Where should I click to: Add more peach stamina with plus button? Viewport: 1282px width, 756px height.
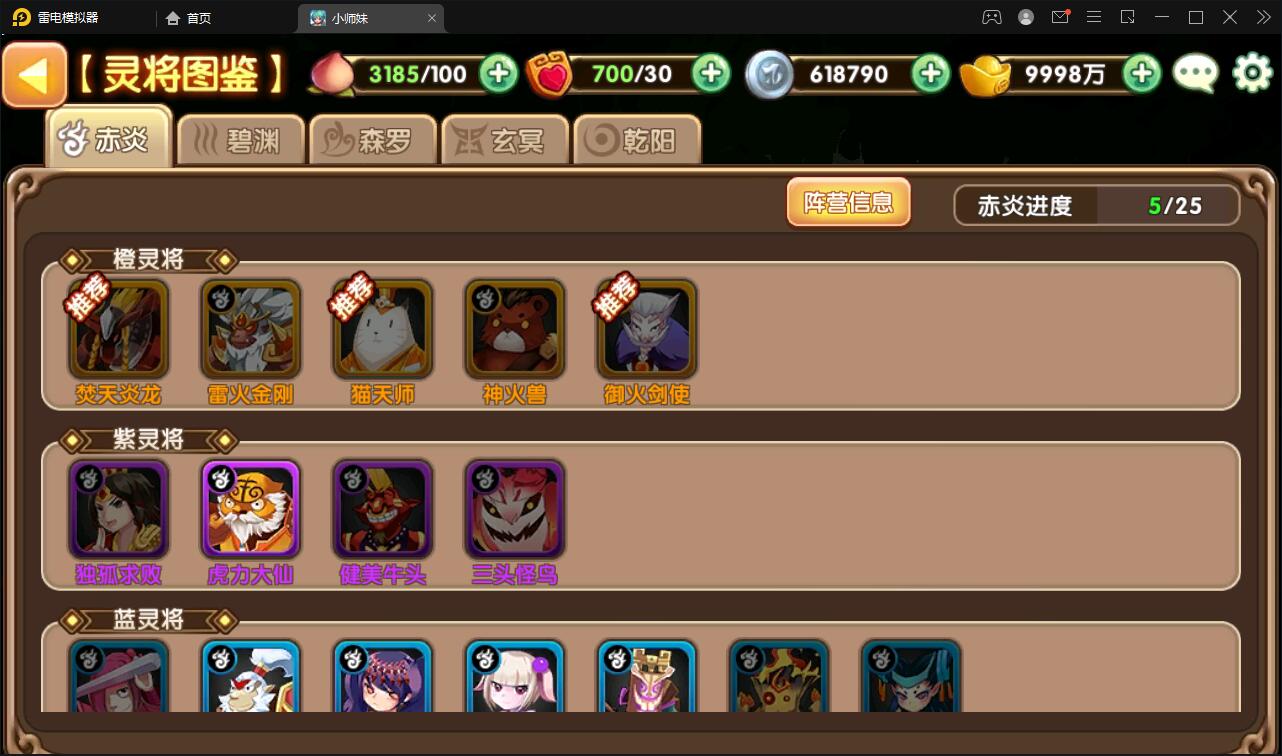tap(498, 73)
